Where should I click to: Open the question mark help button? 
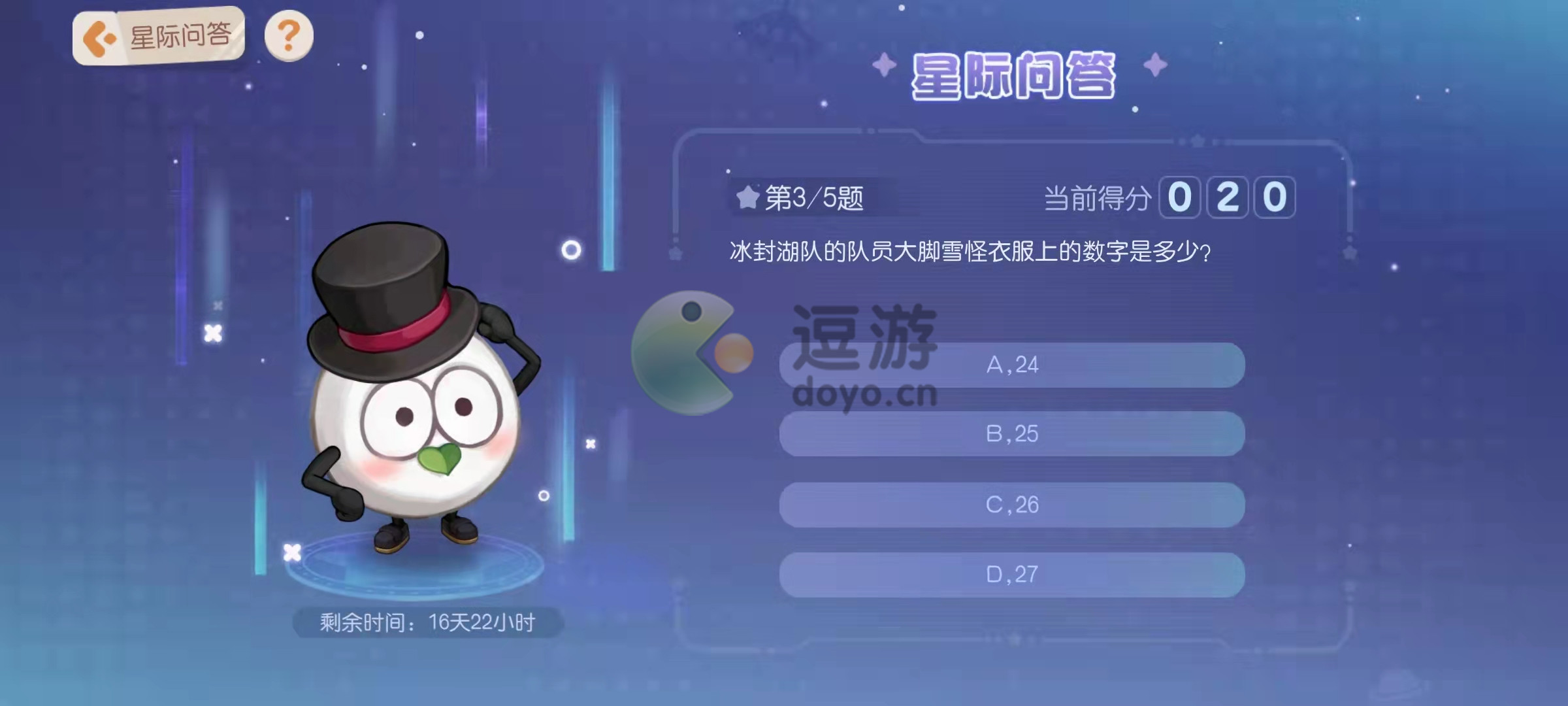[x=289, y=36]
